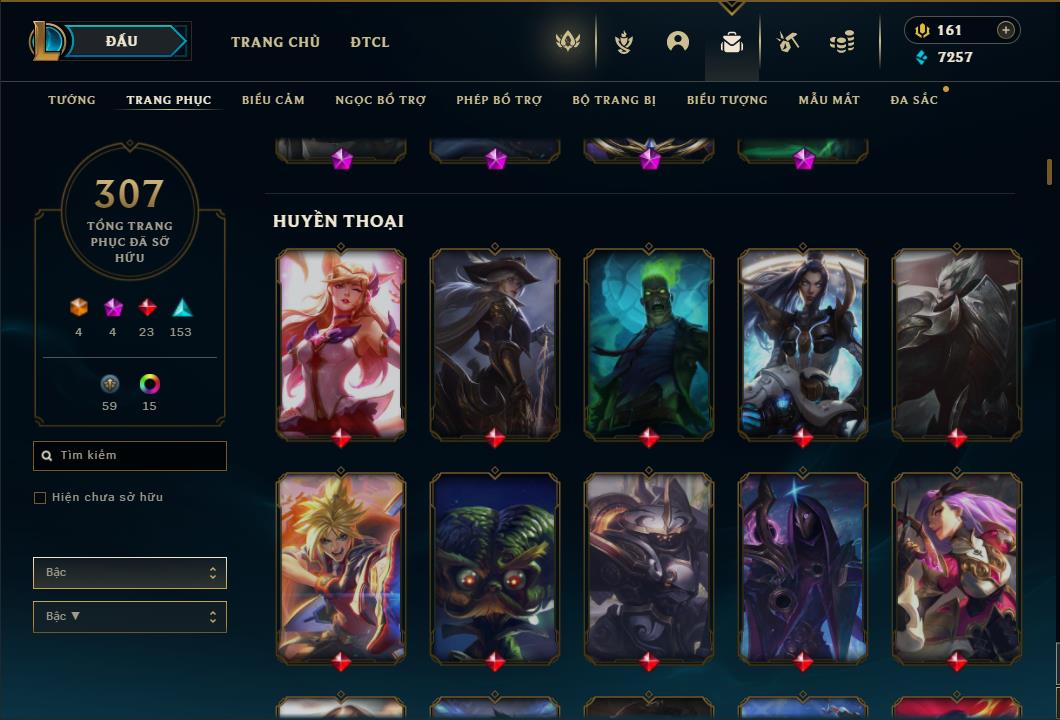Viewport: 1060px width, 720px height.
Task: Open the upper Bậc dropdown
Action: pyautogui.click(x=130, y=573)
